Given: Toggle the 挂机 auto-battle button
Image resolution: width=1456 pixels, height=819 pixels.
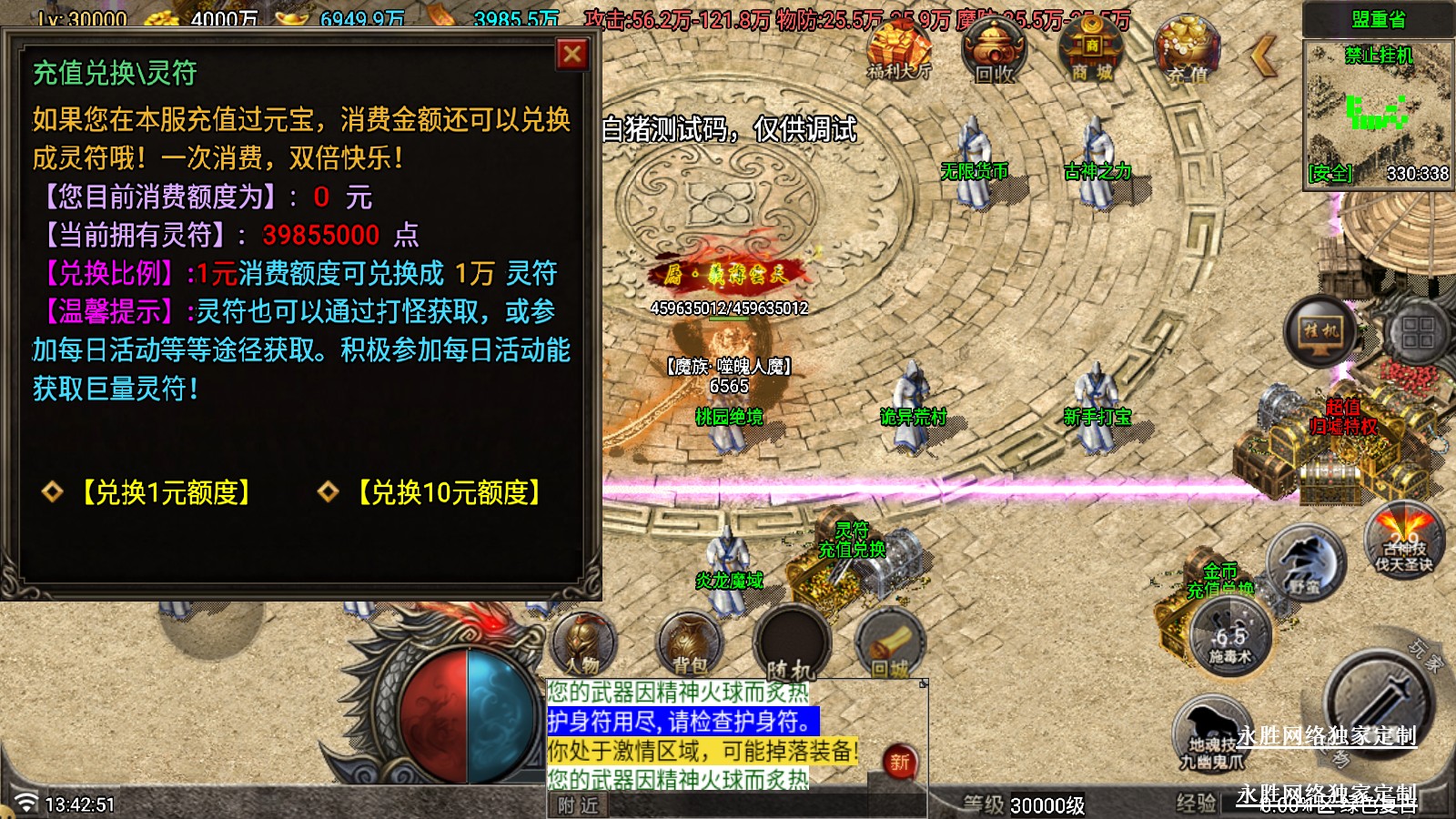Looking at the screenshot, I should click(x=1320, y=331).
